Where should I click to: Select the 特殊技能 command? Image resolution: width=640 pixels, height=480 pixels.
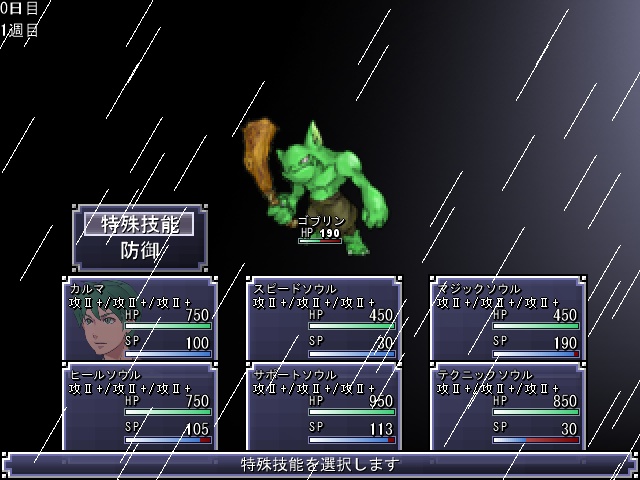pos(139,224)
